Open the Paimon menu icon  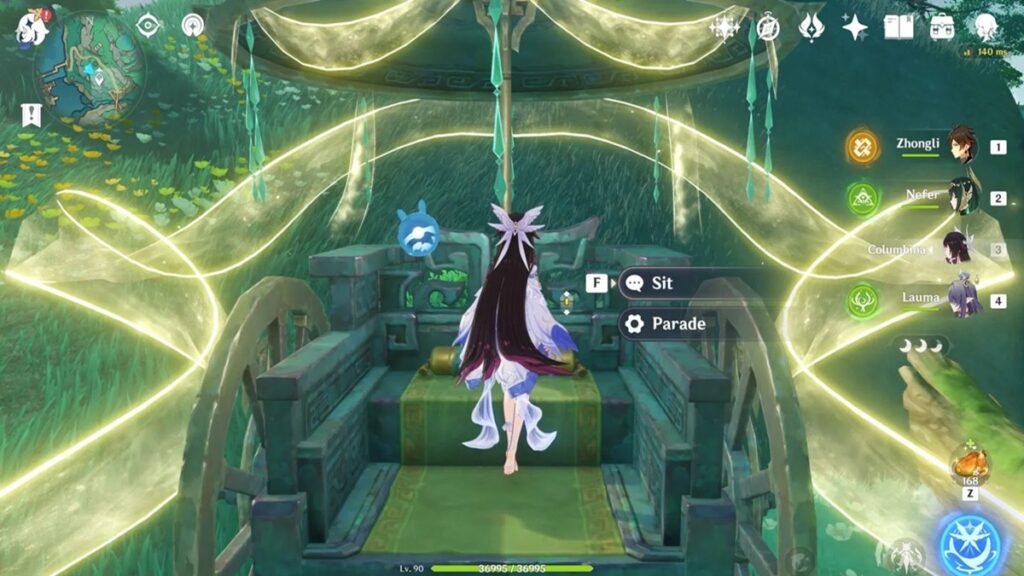30,28
